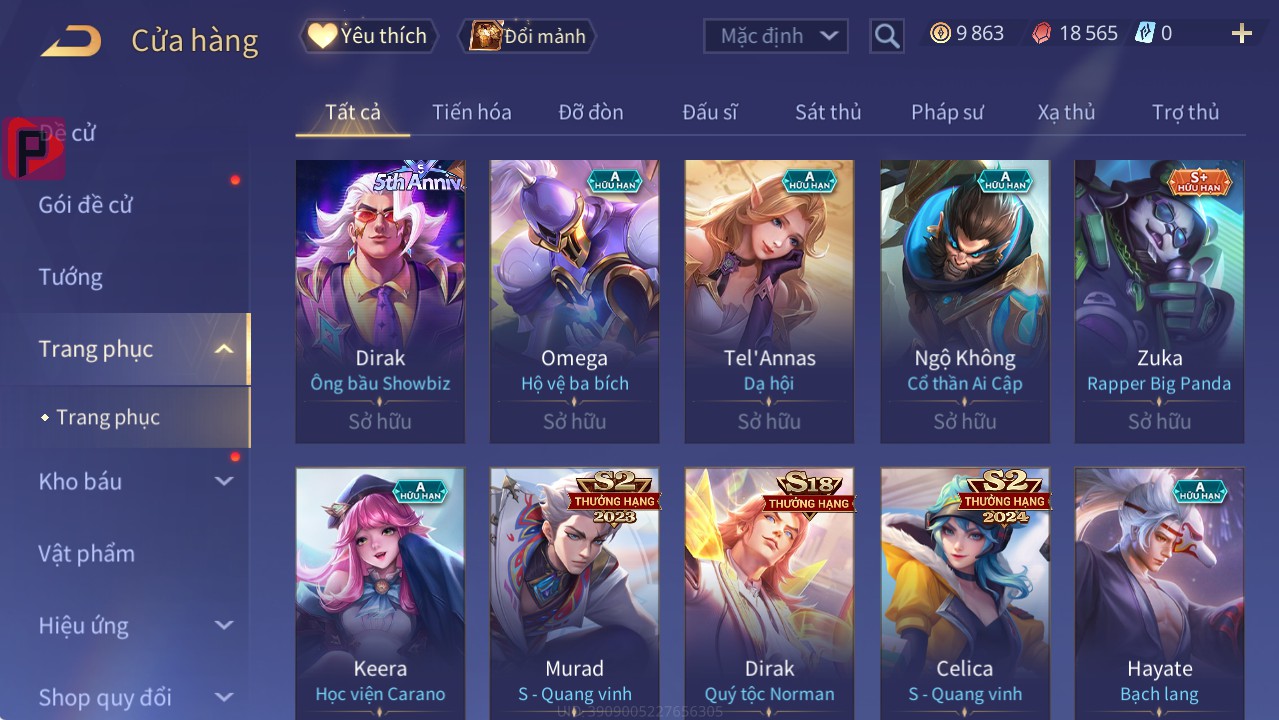The width and height of the screenshot is (1279, 720).
Task: Go back using the return arrow
Action: point(71,41)
